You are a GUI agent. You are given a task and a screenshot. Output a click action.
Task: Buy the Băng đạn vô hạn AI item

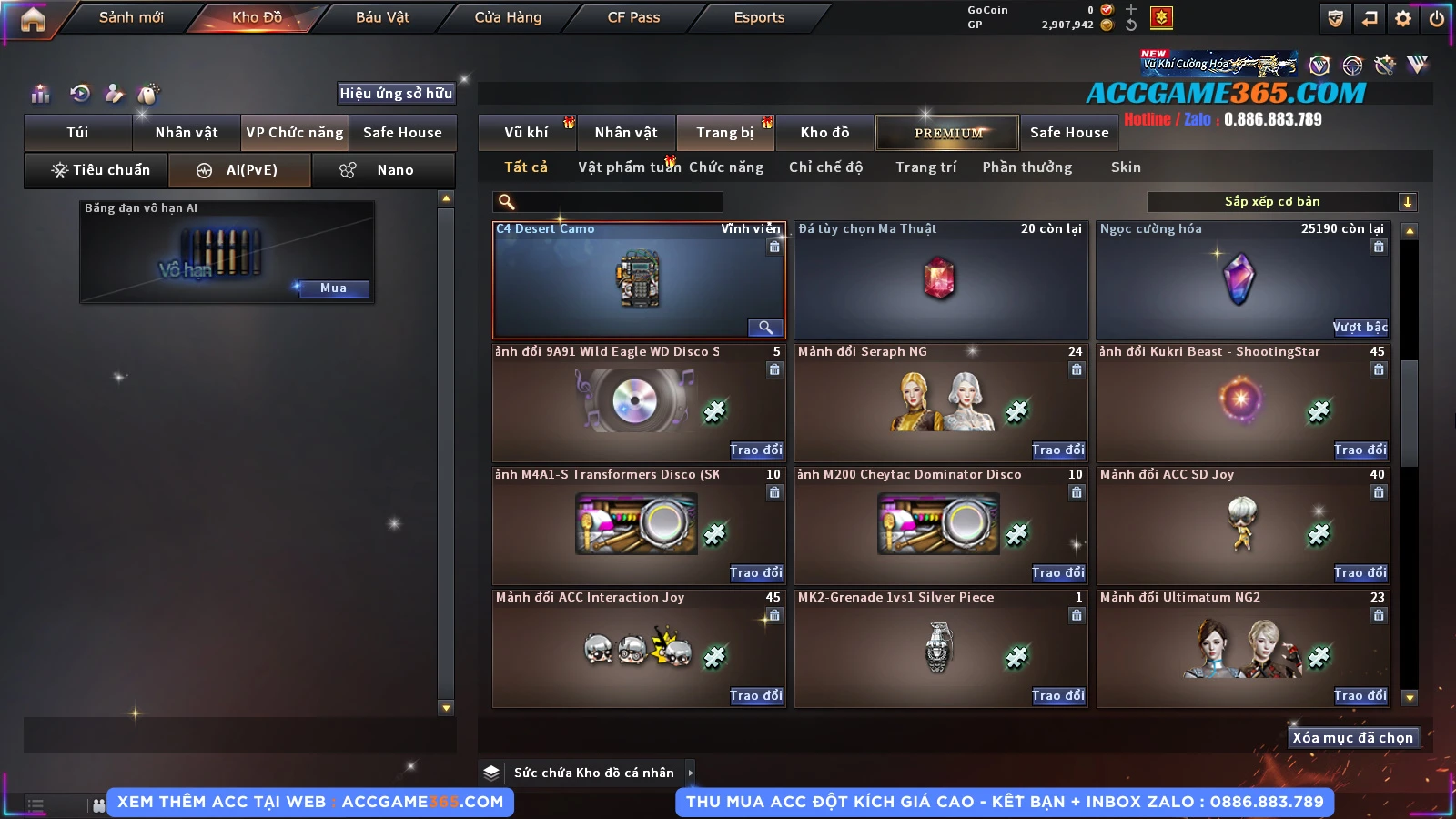point(333,288)
